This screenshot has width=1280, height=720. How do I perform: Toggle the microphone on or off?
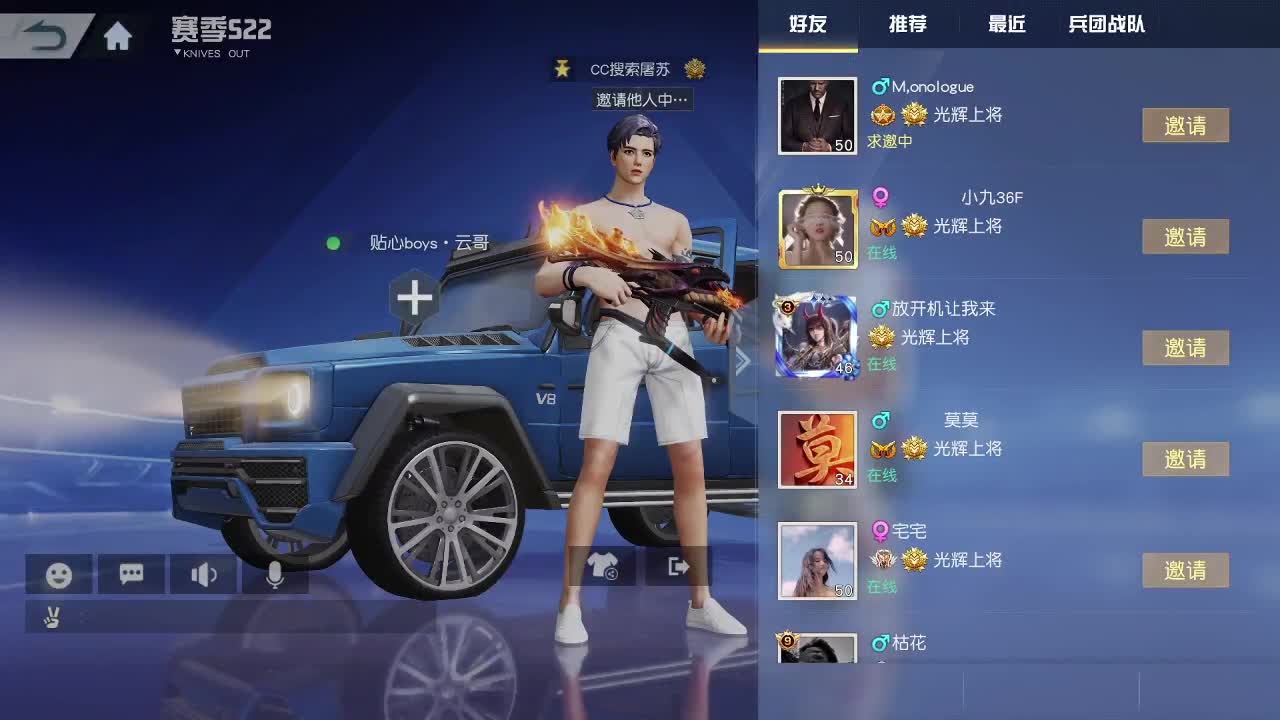(276, 574)
